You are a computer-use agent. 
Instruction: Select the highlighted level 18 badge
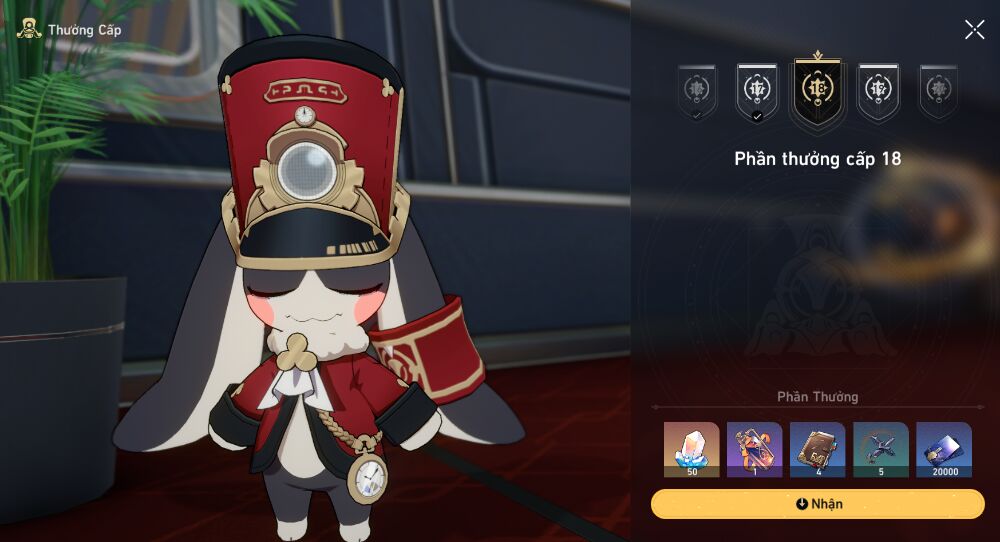tap(818, 89)
